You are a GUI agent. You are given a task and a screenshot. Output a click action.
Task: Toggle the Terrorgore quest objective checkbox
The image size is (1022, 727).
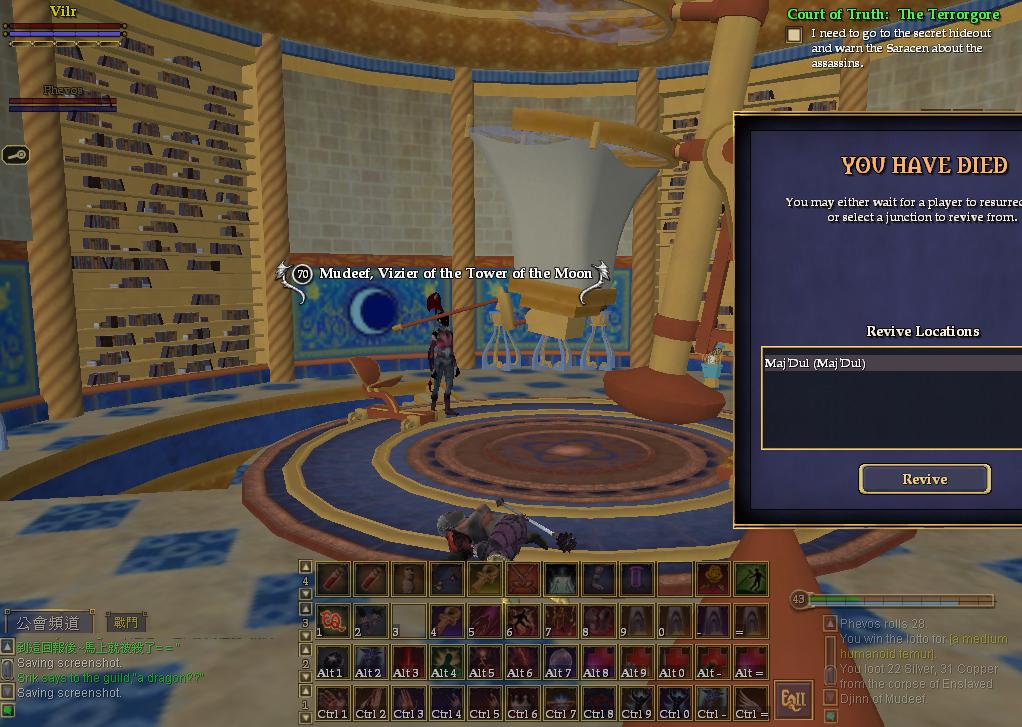click(794, 35)
